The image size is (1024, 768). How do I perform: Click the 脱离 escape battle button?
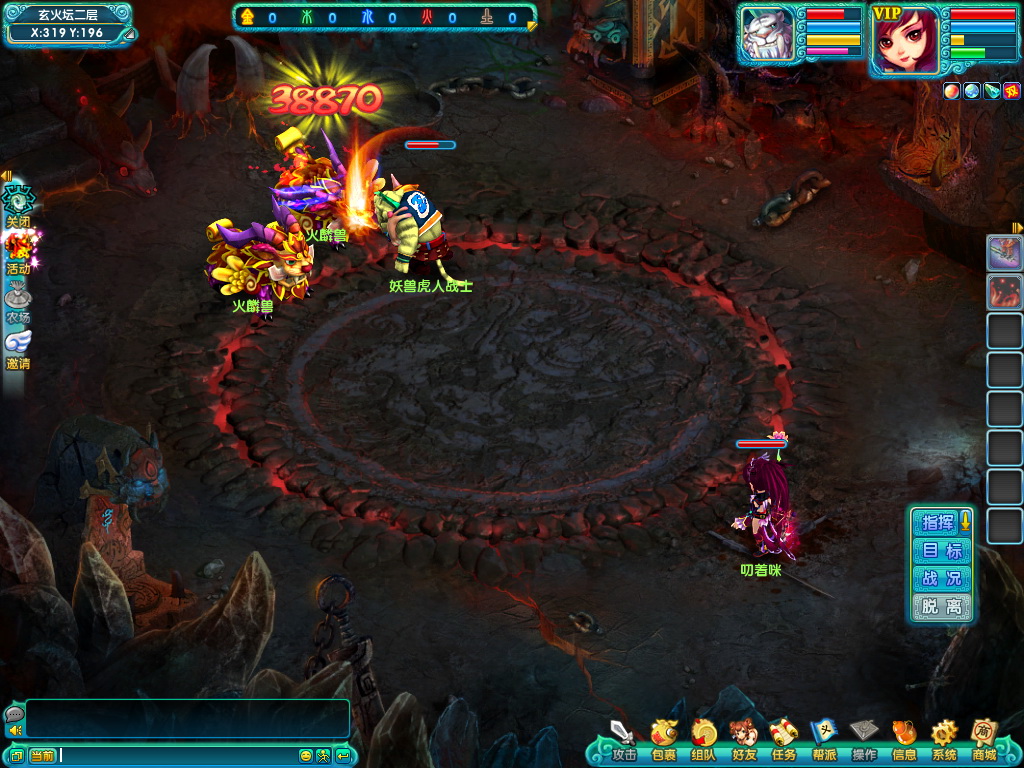click(x=941, y=607)
